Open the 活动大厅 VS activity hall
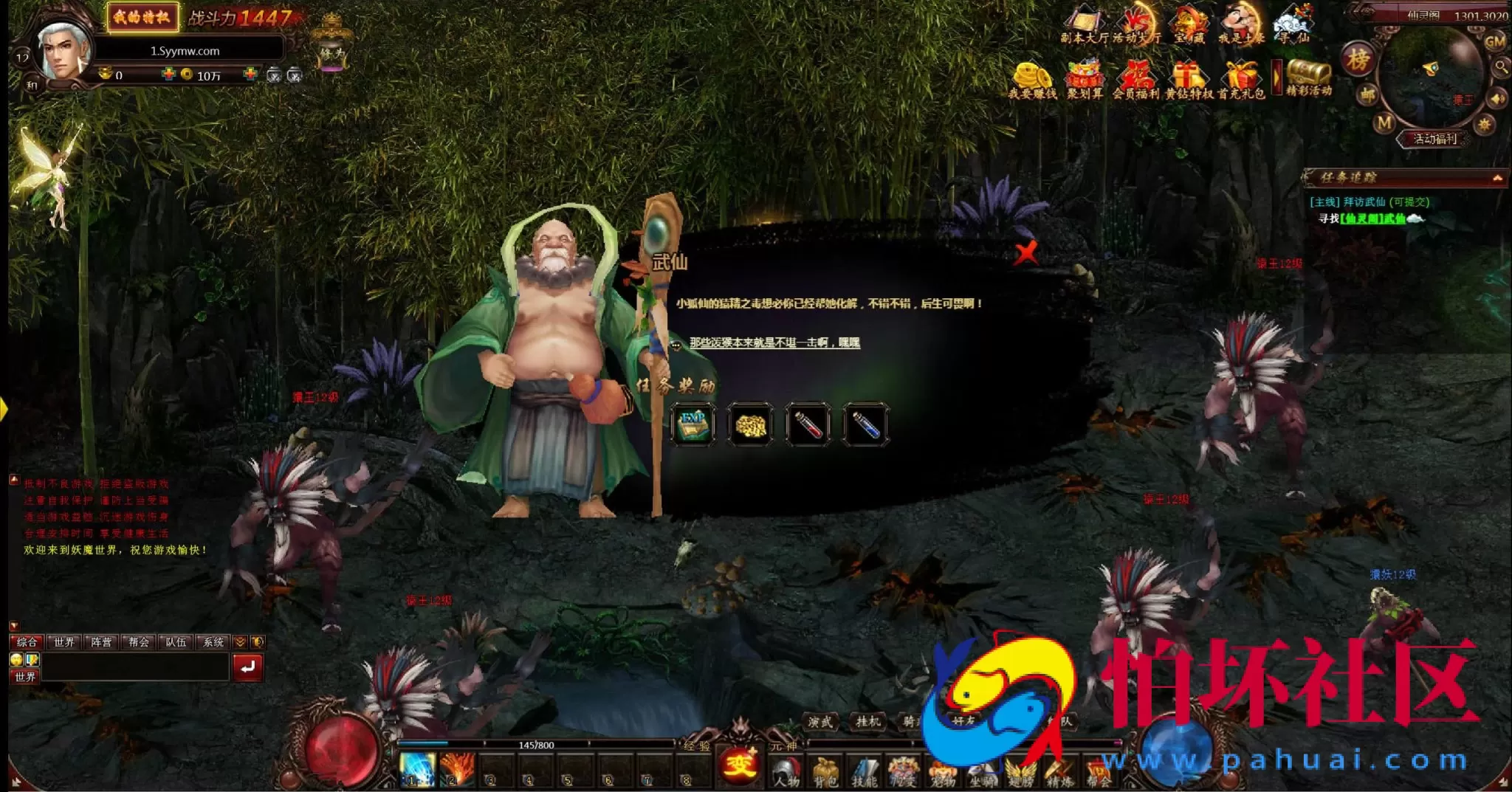Viewport: 1512px width, 792px height. [1136, 26]
